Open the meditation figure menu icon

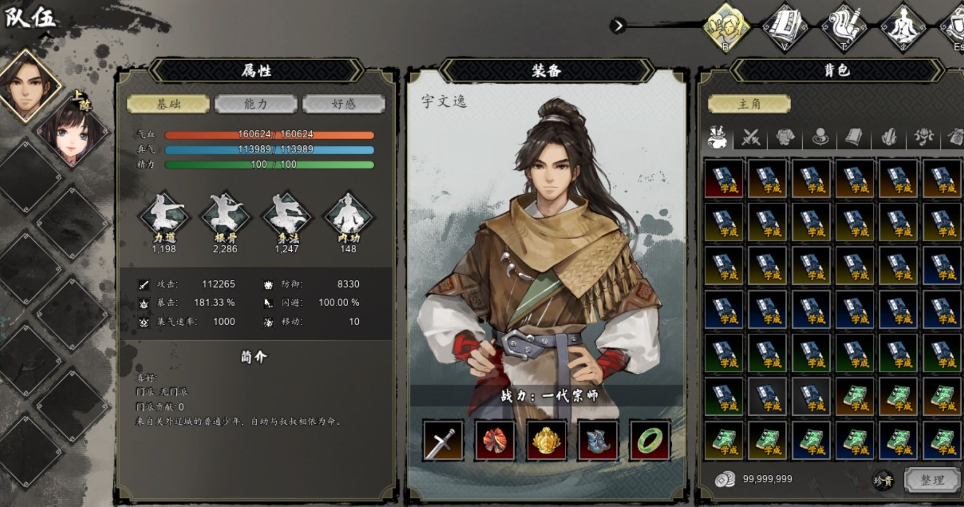(x=903, y=25)
